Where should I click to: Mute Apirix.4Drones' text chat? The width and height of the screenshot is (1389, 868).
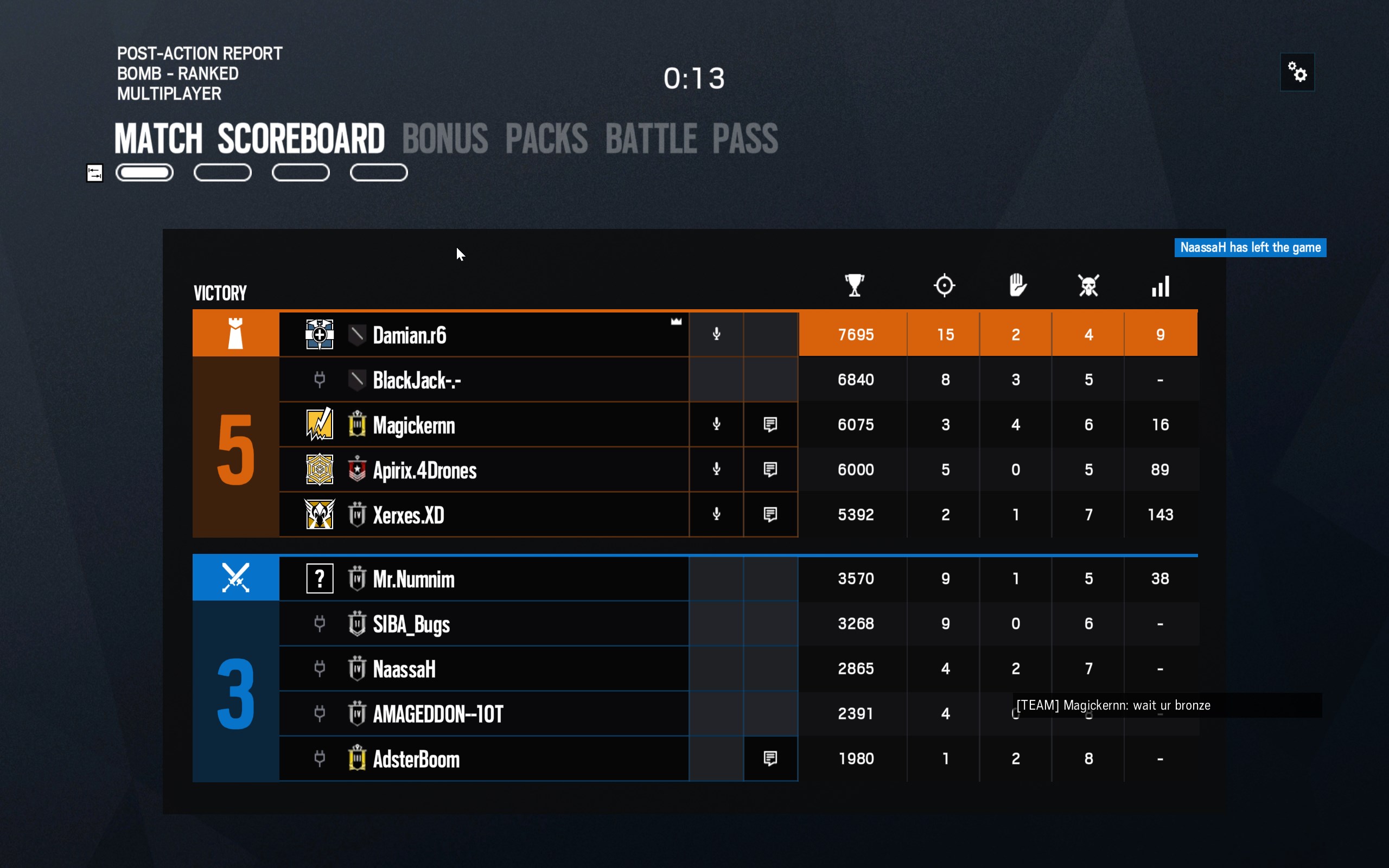coord(770,470)
